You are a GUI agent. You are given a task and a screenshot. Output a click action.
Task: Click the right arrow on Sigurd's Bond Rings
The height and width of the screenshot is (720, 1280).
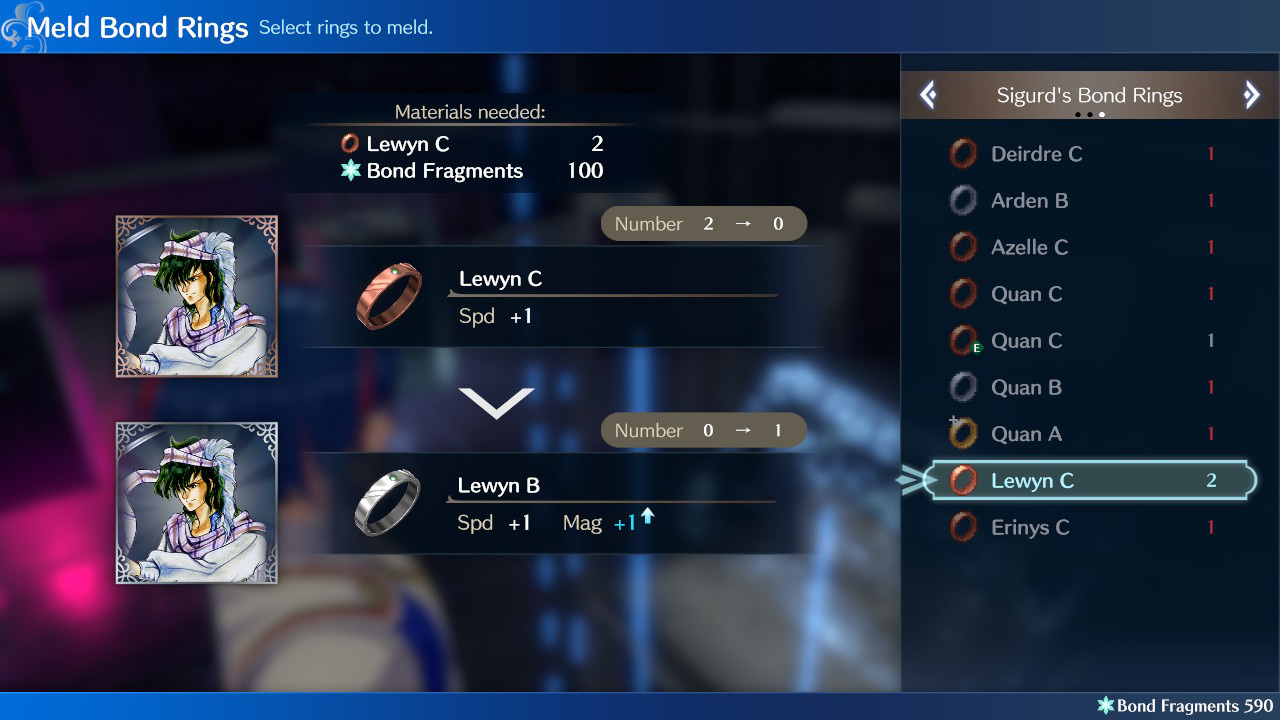point(1252,94)
